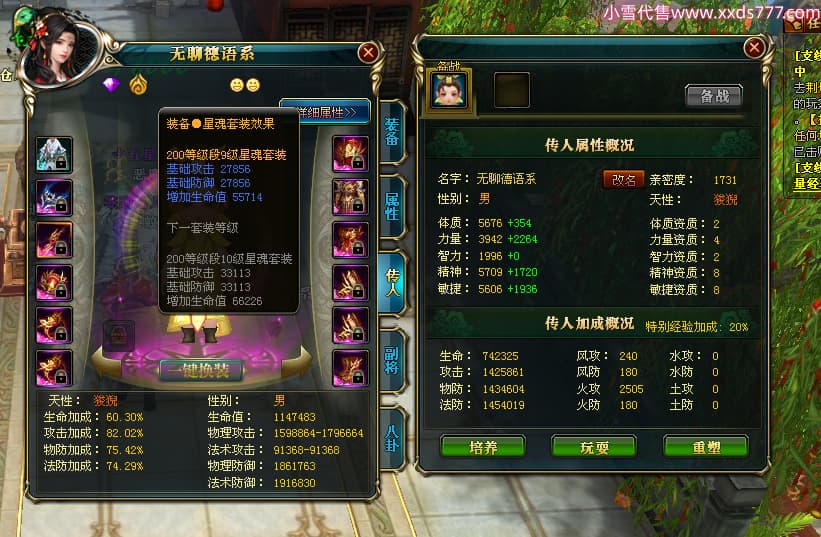Click the 一键换装 button
This screenshot has height=537, width=821.
click(200, 369)
